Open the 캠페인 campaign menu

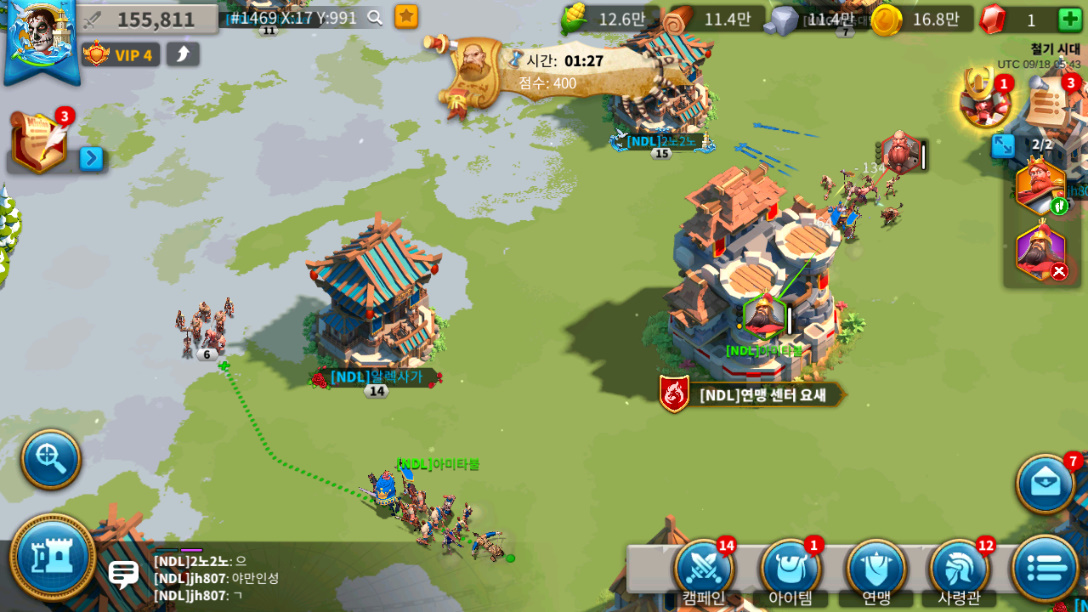(704, 570)
